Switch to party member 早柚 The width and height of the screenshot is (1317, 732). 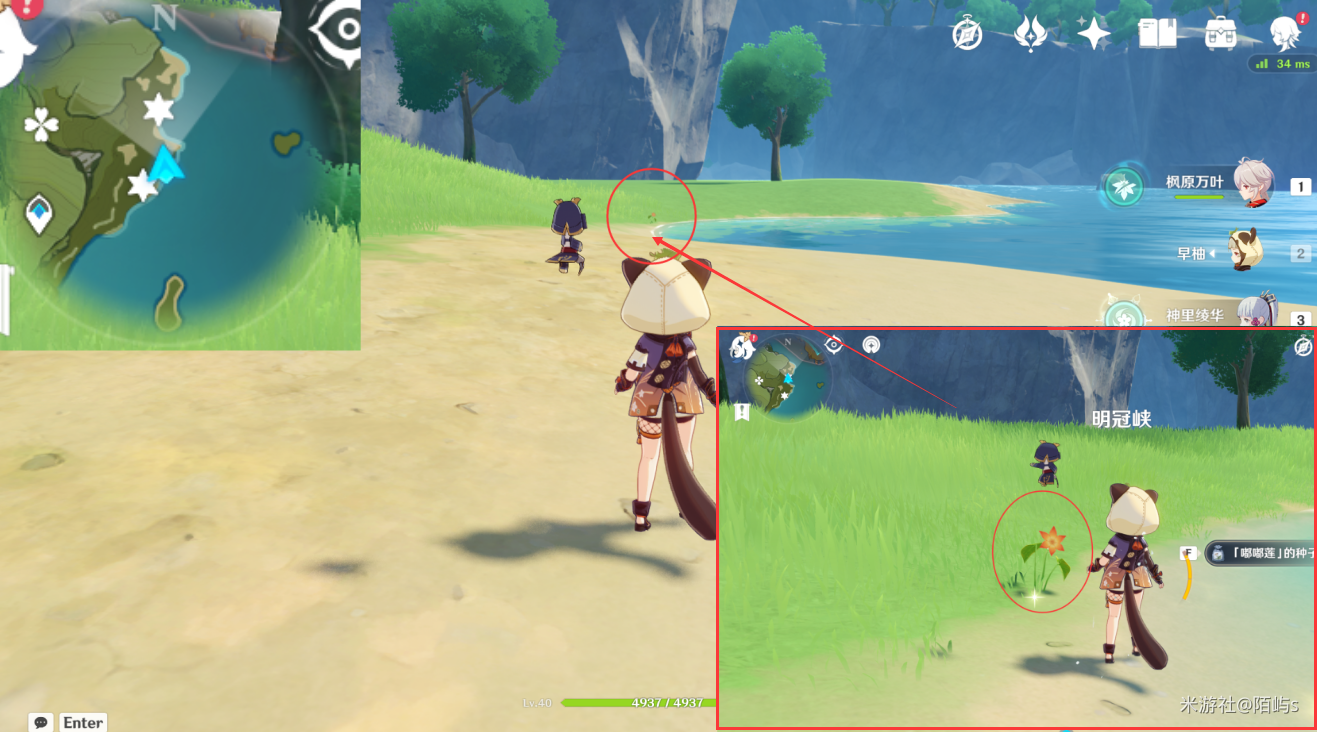tap(1247, 253)
